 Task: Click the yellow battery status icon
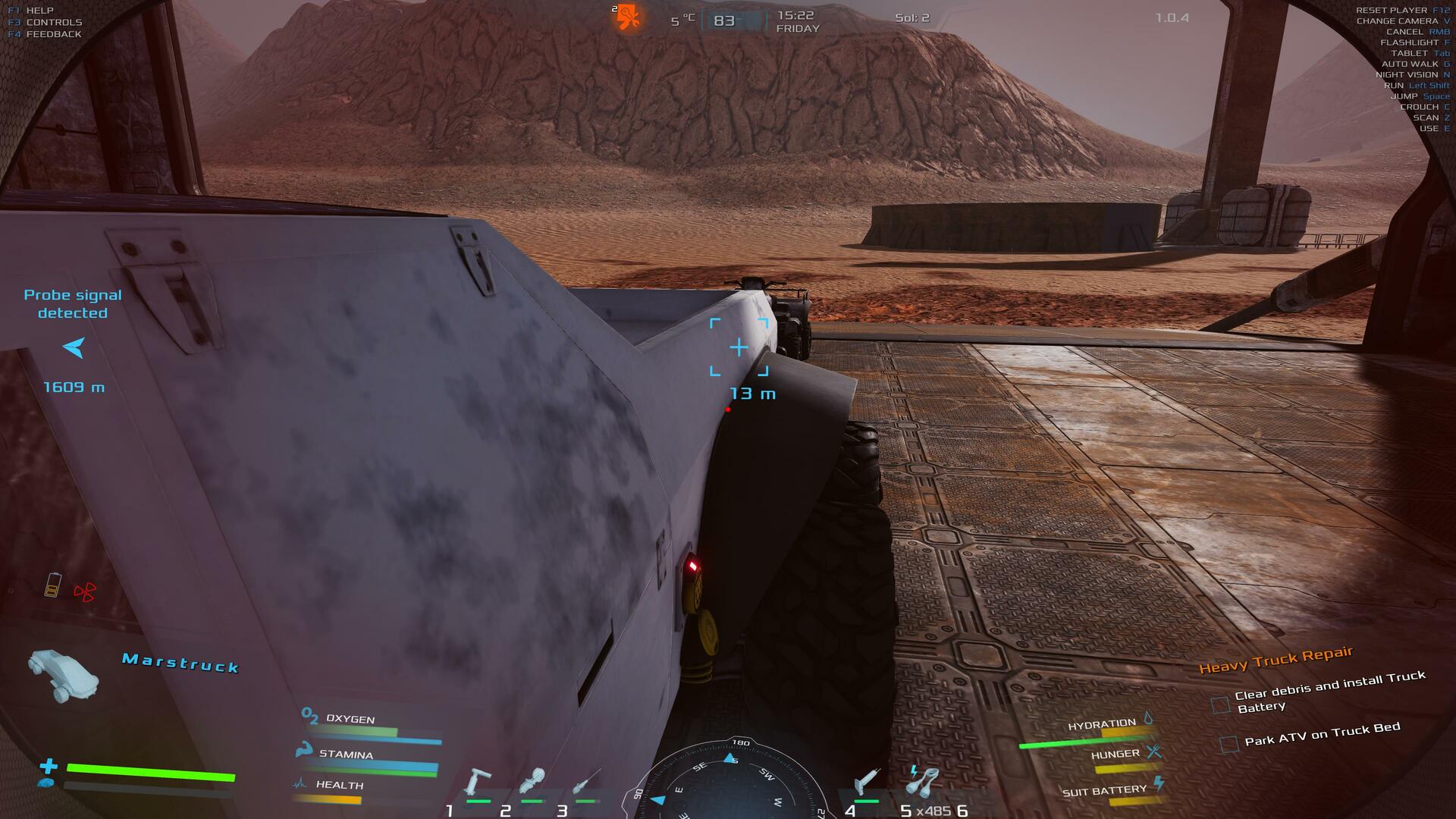point(52,585)
